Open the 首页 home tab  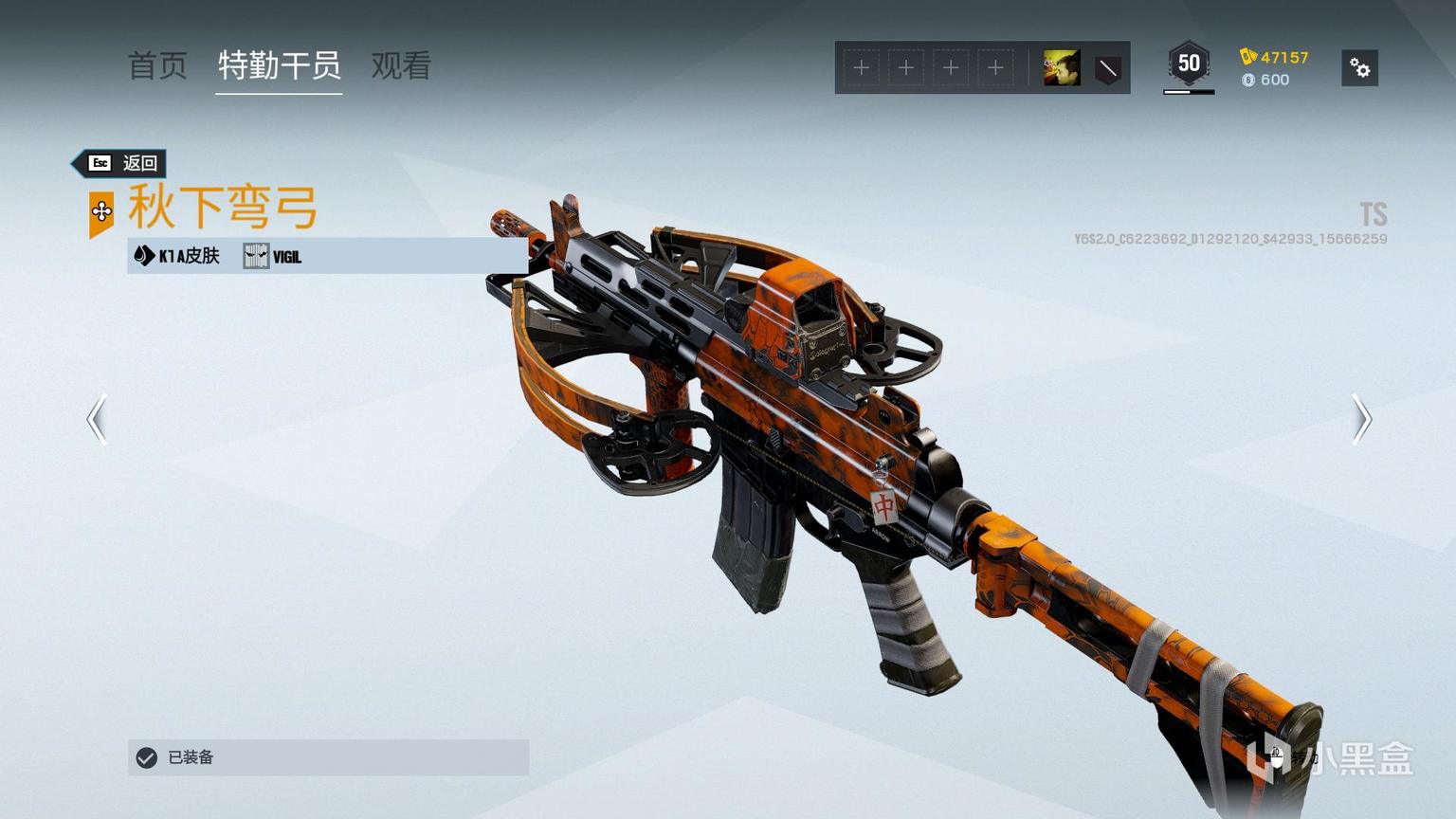(157, 66)
